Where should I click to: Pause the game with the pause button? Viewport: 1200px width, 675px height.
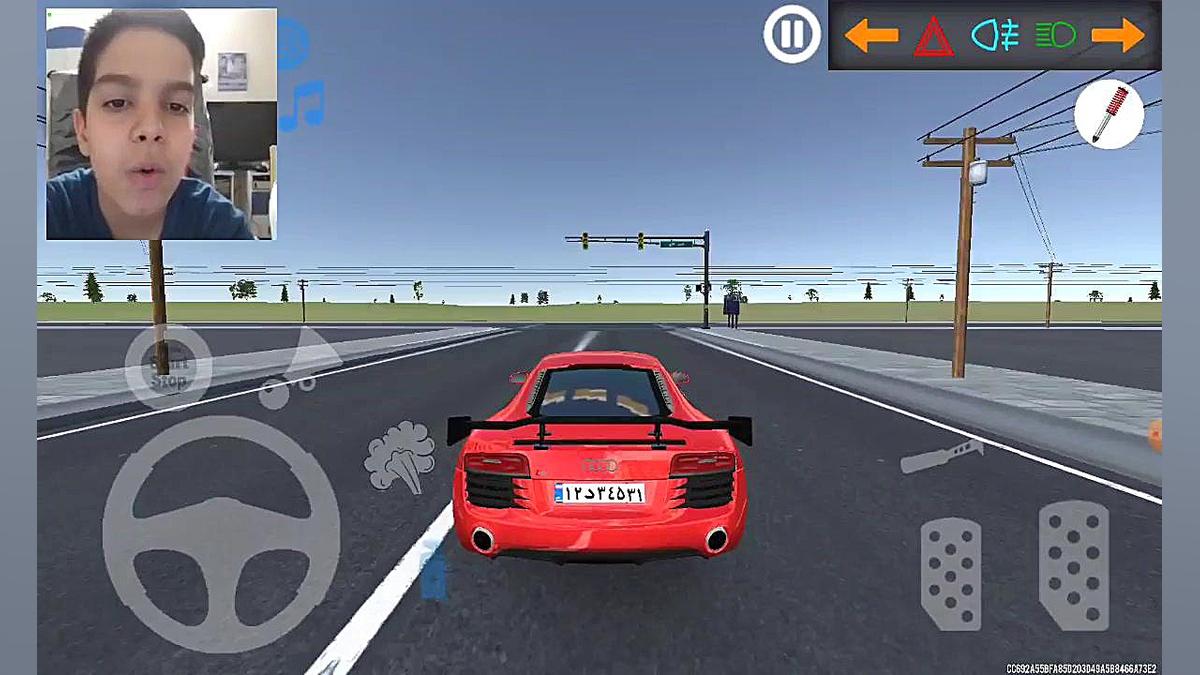click(792, 35)
